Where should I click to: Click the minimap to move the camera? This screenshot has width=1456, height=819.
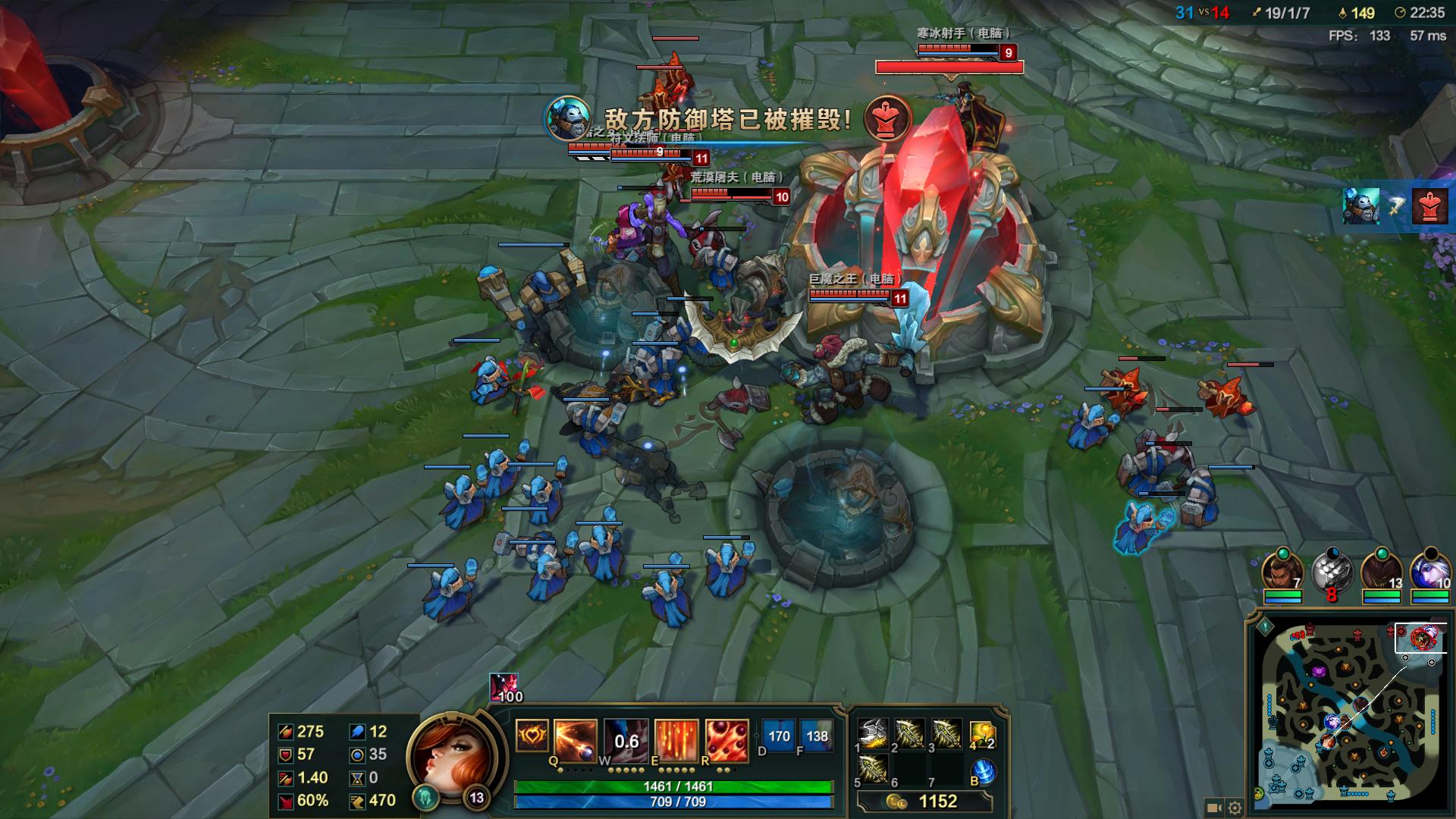click(x=1350, y=720)
